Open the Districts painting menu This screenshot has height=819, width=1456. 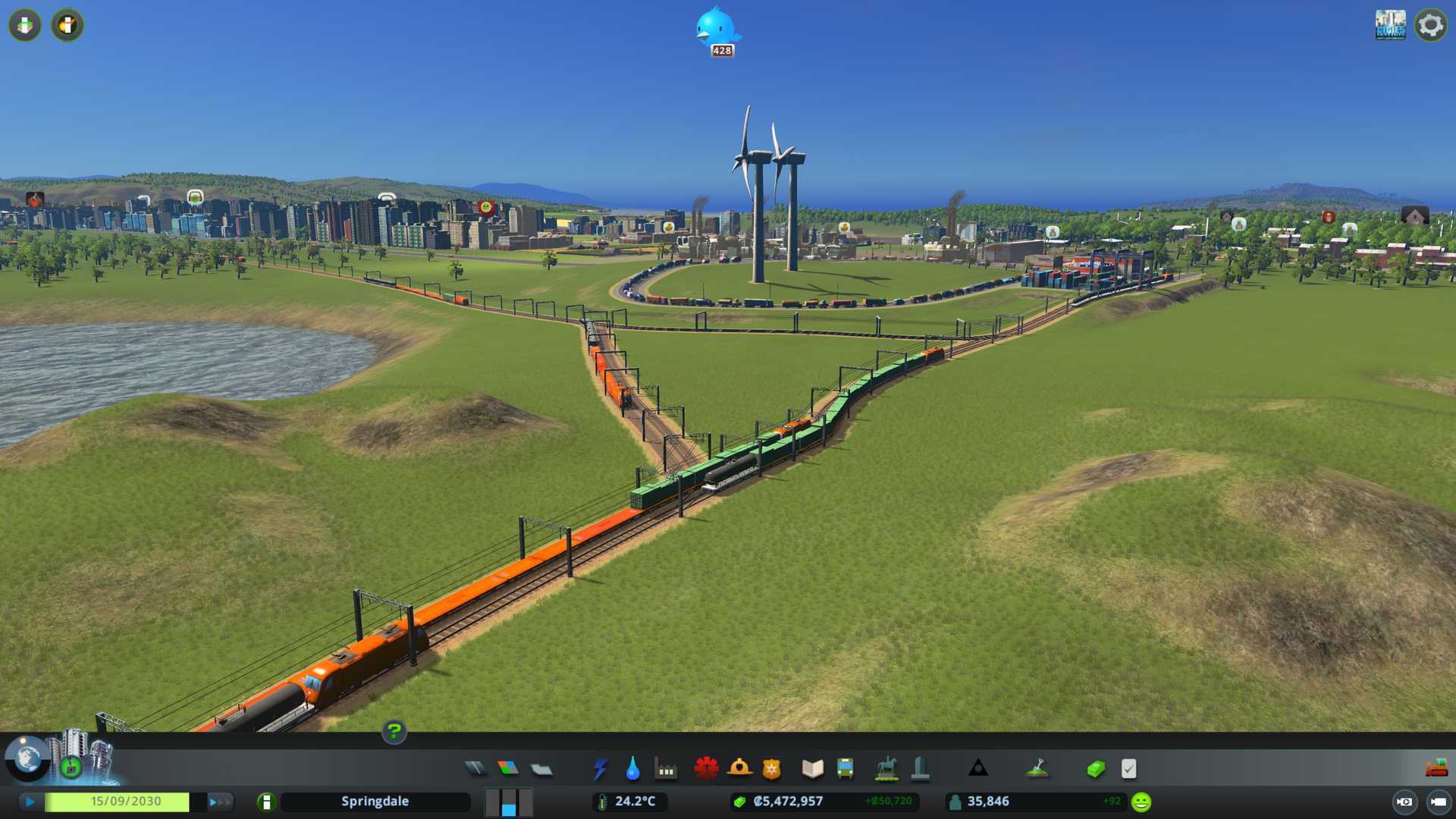point(541,769)
